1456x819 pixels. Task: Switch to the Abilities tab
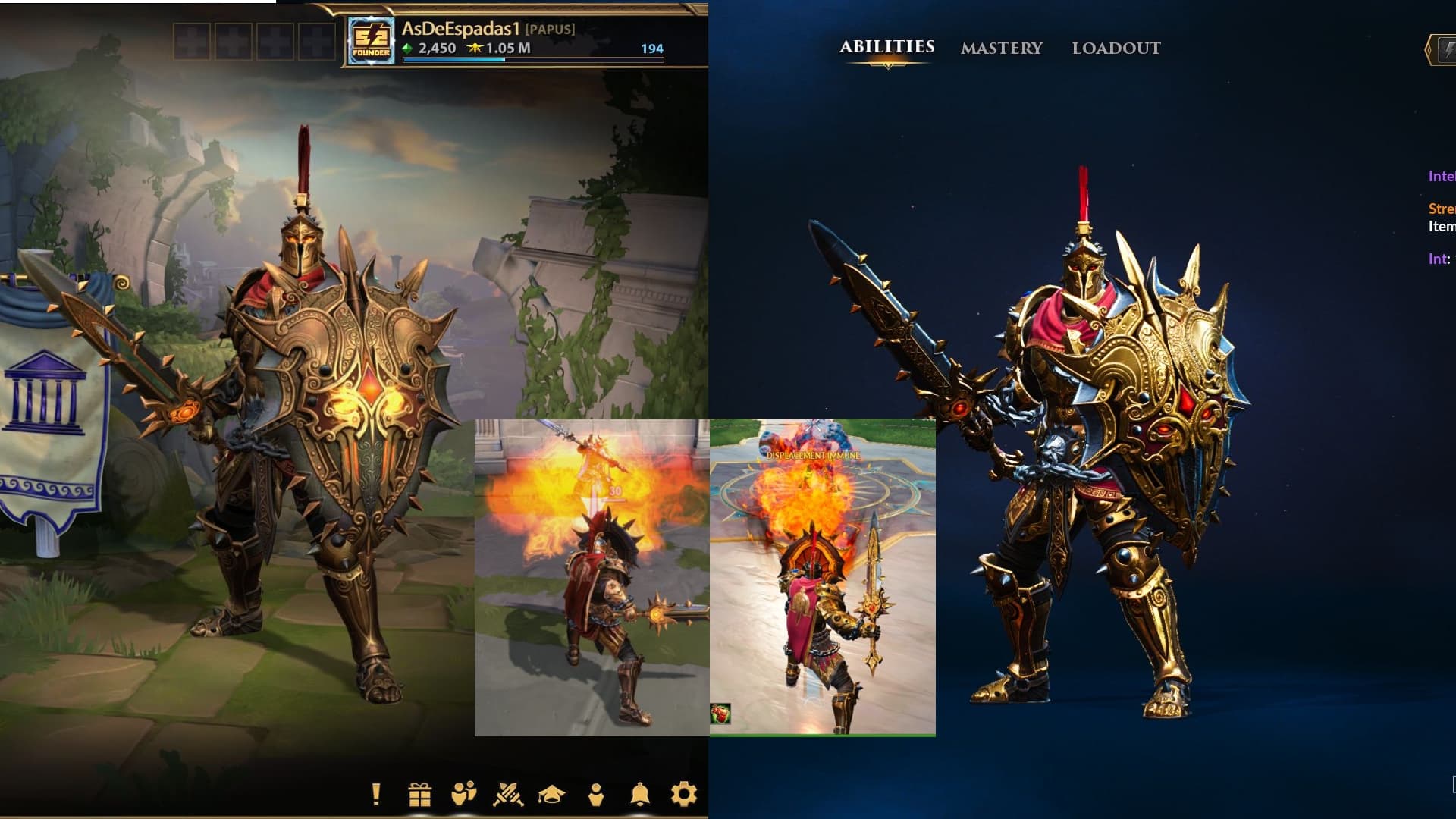886,47
